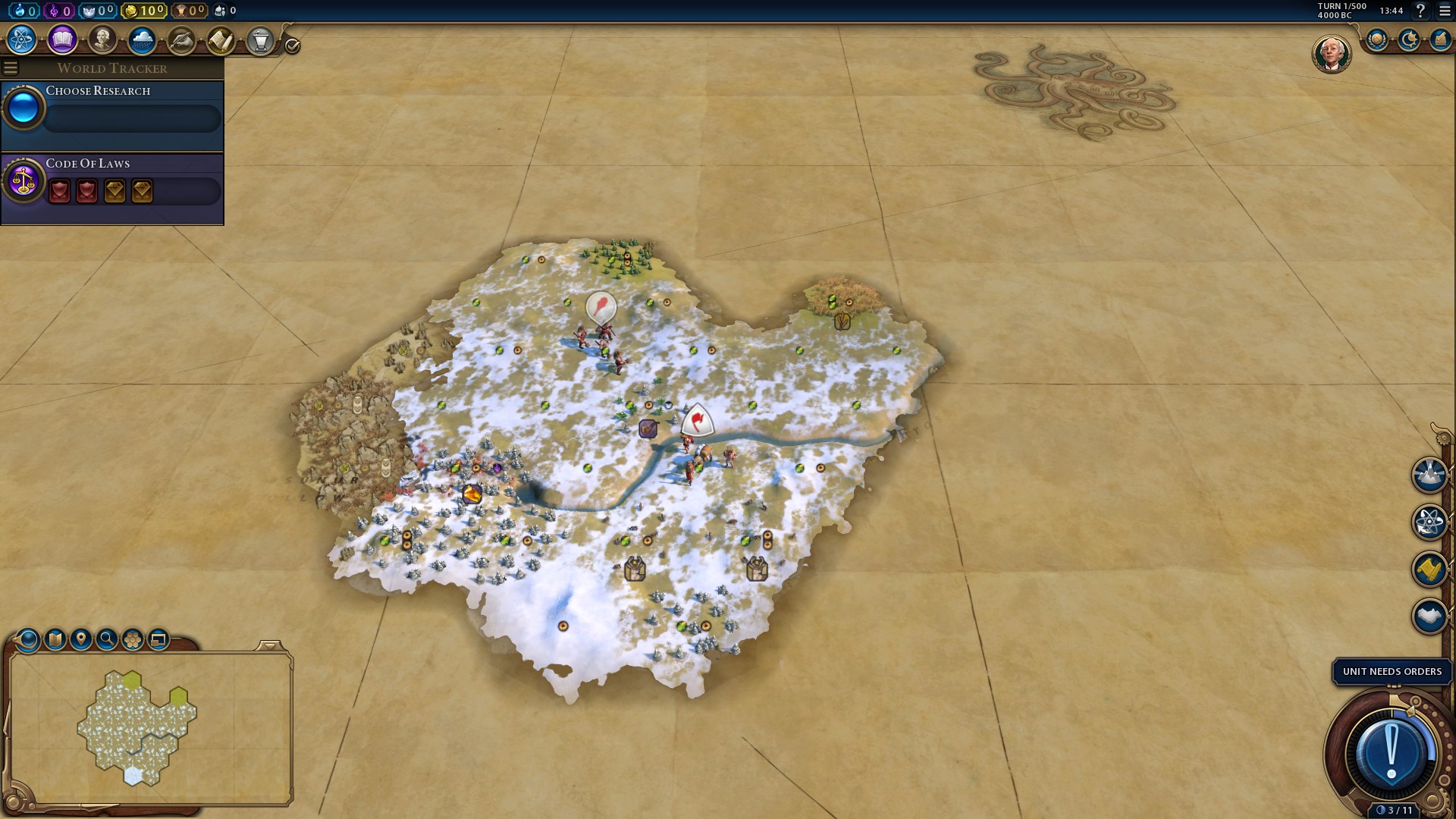Open the Technology Tree atom icon
This screenshot has width=1456, height=819.
[22, 39]
